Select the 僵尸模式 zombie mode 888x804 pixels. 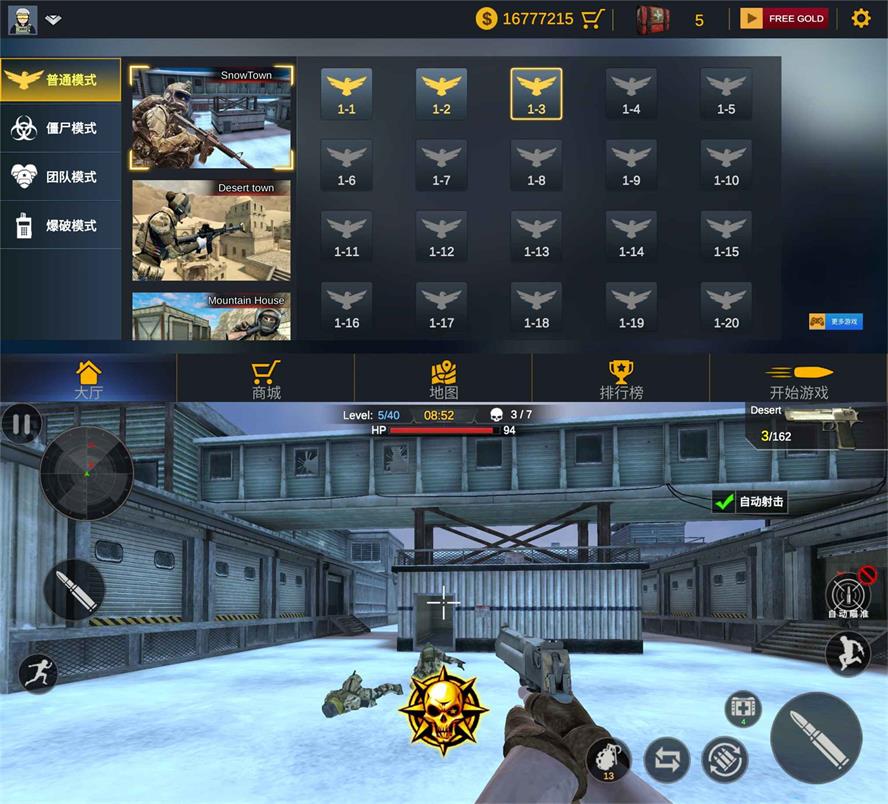pos(60,128)
